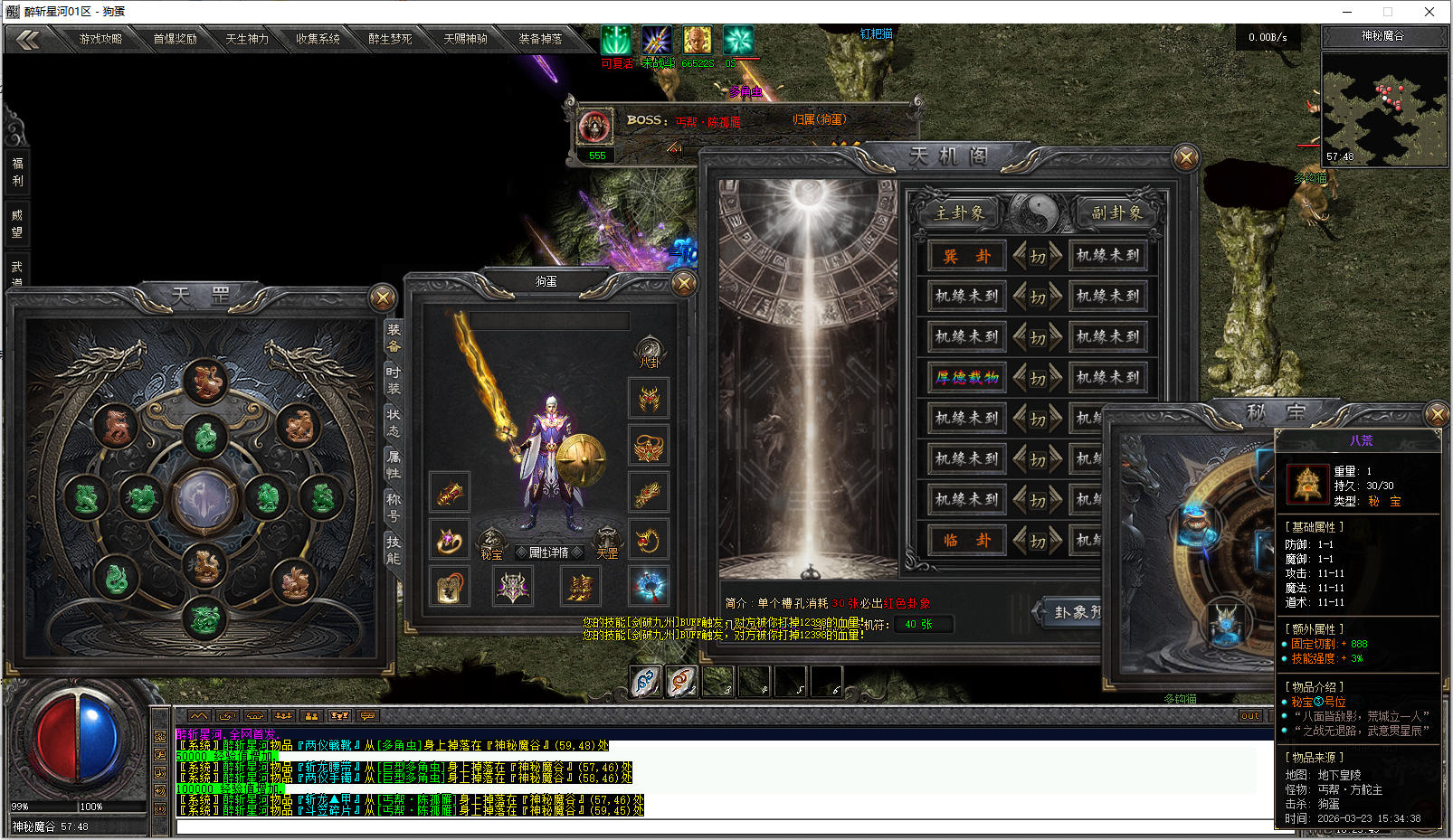Switch to the 技能 tab
The height and width of the screenshot is (840, 1453).
[x=394, y=549]
